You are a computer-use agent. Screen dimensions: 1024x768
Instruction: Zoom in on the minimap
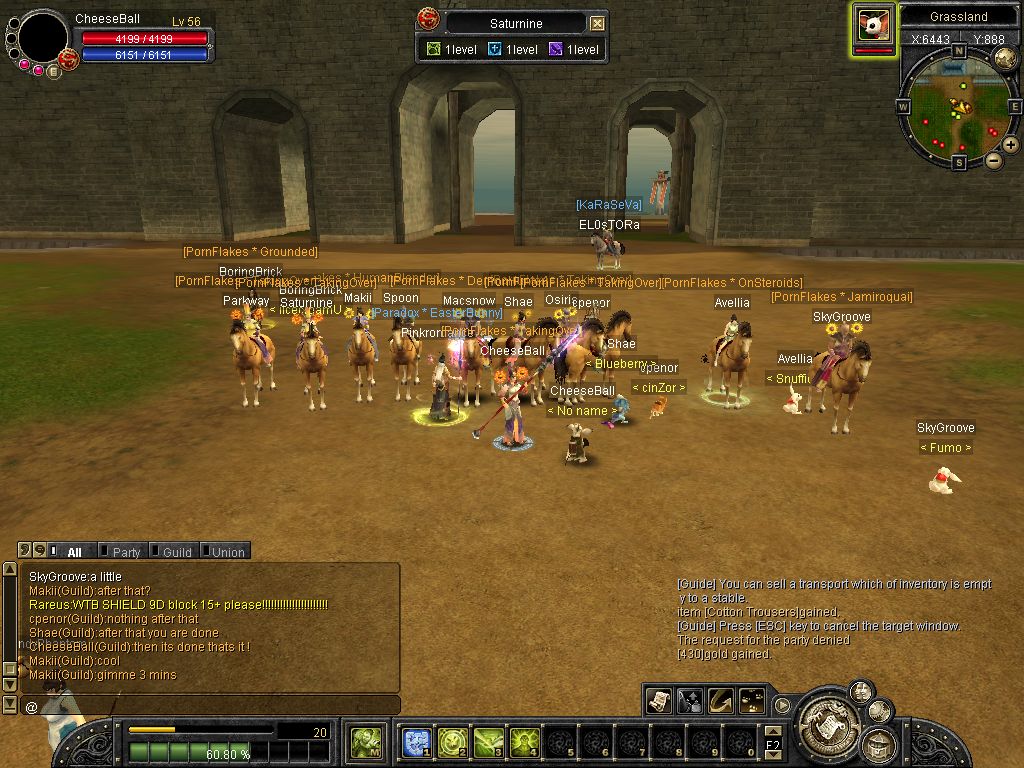point(1011,145)
